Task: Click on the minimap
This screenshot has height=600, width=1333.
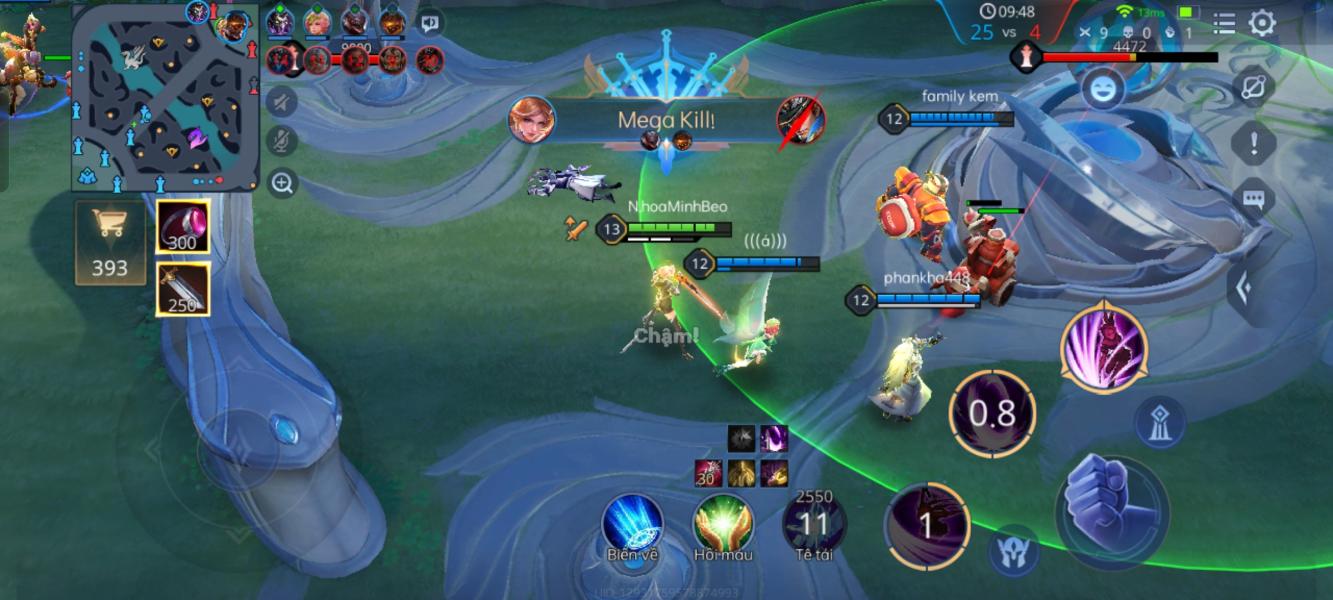Action: coord(165,100)
